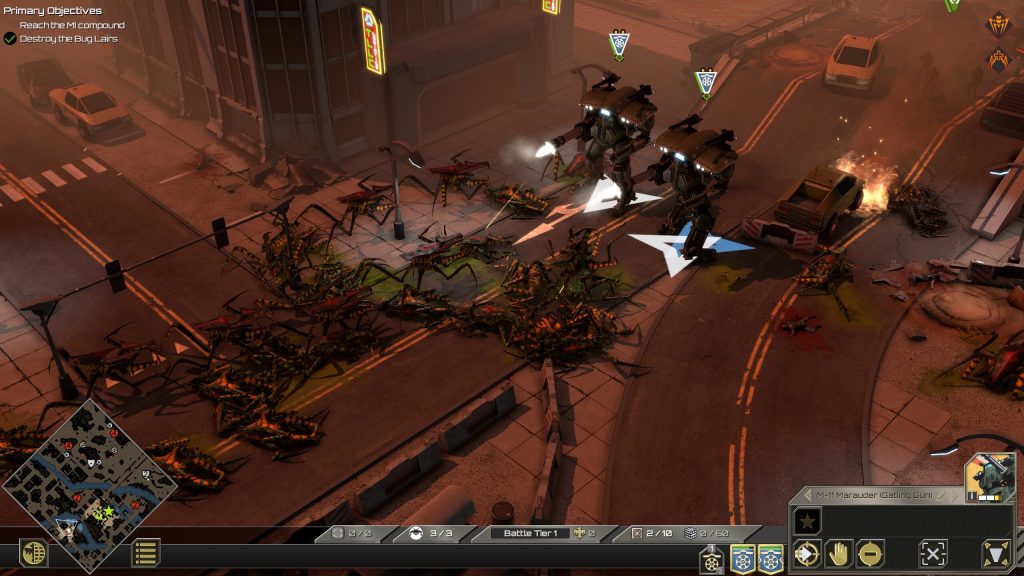Open the list menu button
Image resolution: width=1024 pixels, height=576 pixels.
click(146, 552)
